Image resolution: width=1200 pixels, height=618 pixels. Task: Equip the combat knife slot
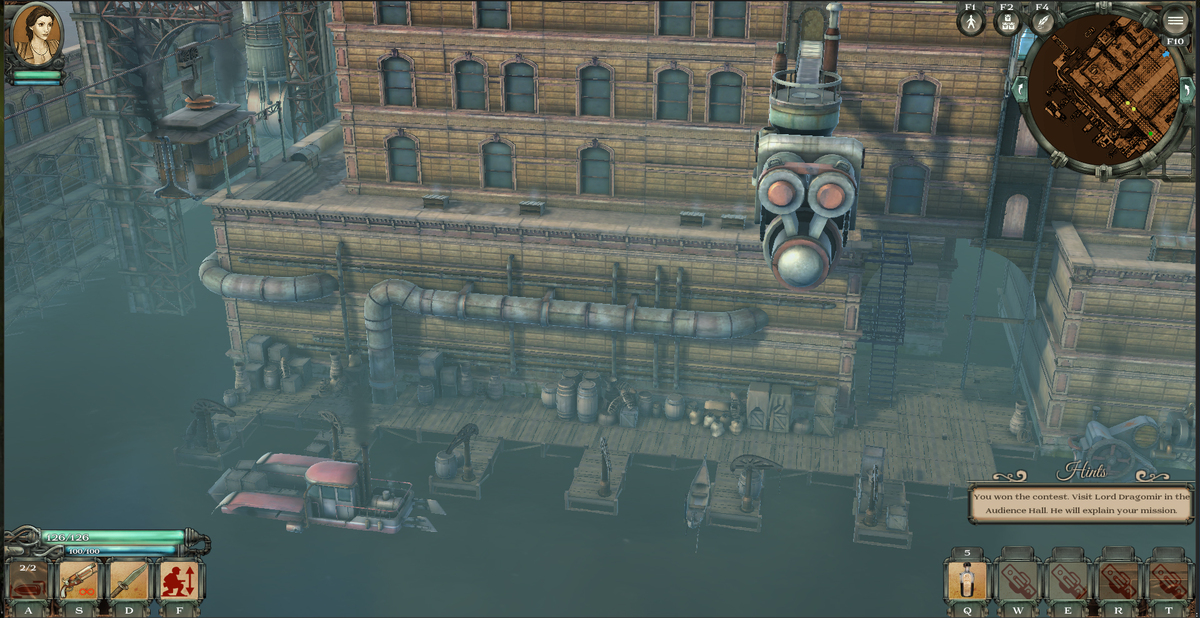[x=129, y=582]
